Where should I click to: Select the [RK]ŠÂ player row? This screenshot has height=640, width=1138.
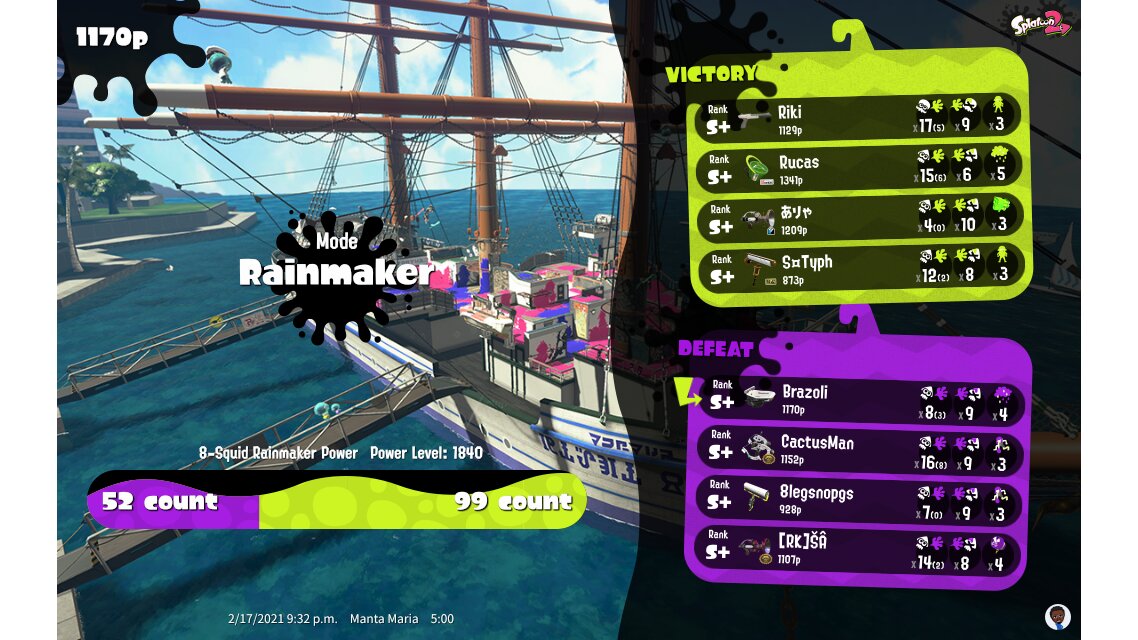point(862,550)
